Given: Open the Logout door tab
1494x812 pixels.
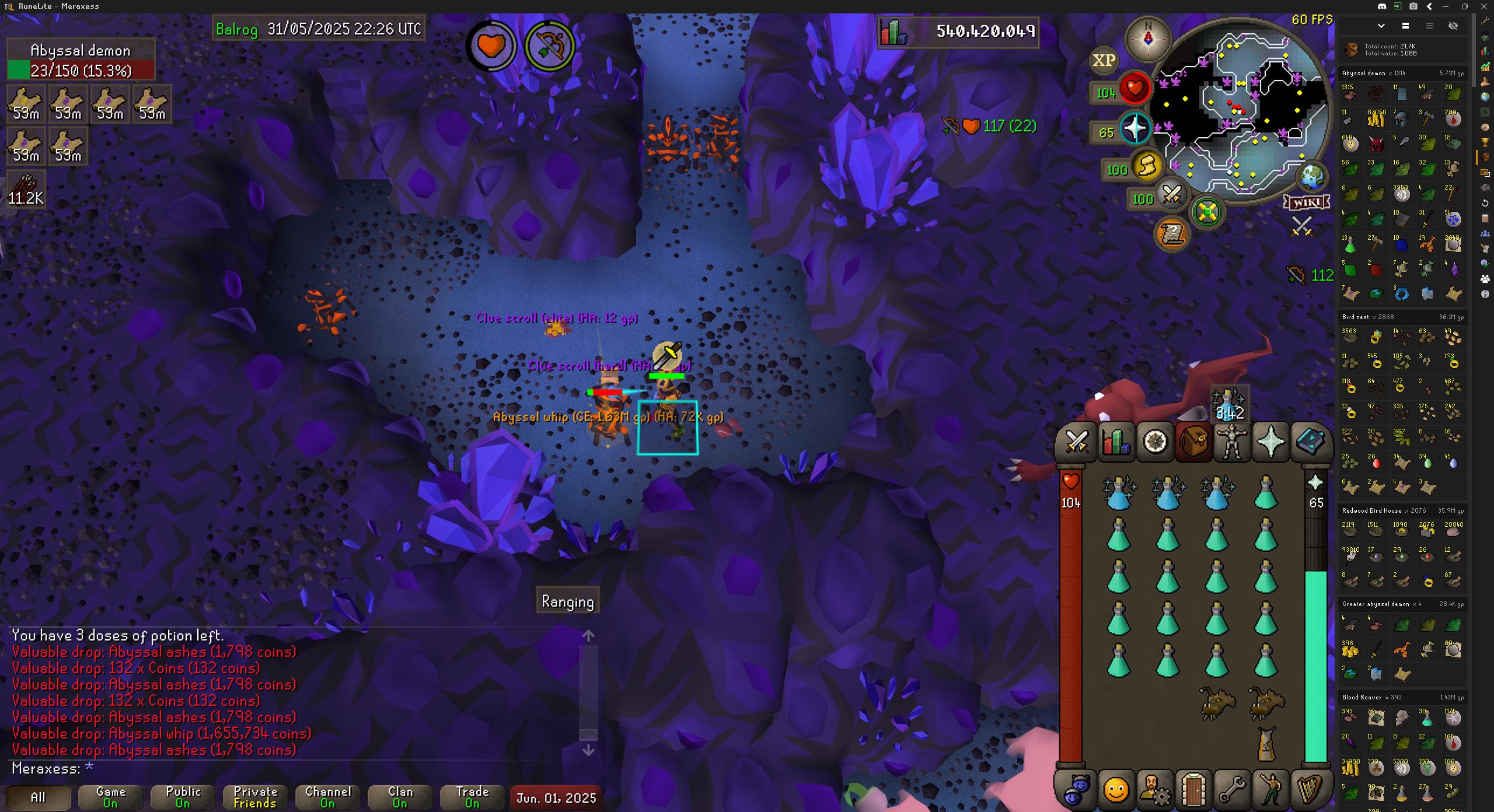Looking at the screenshot, I should [1193, 790].
